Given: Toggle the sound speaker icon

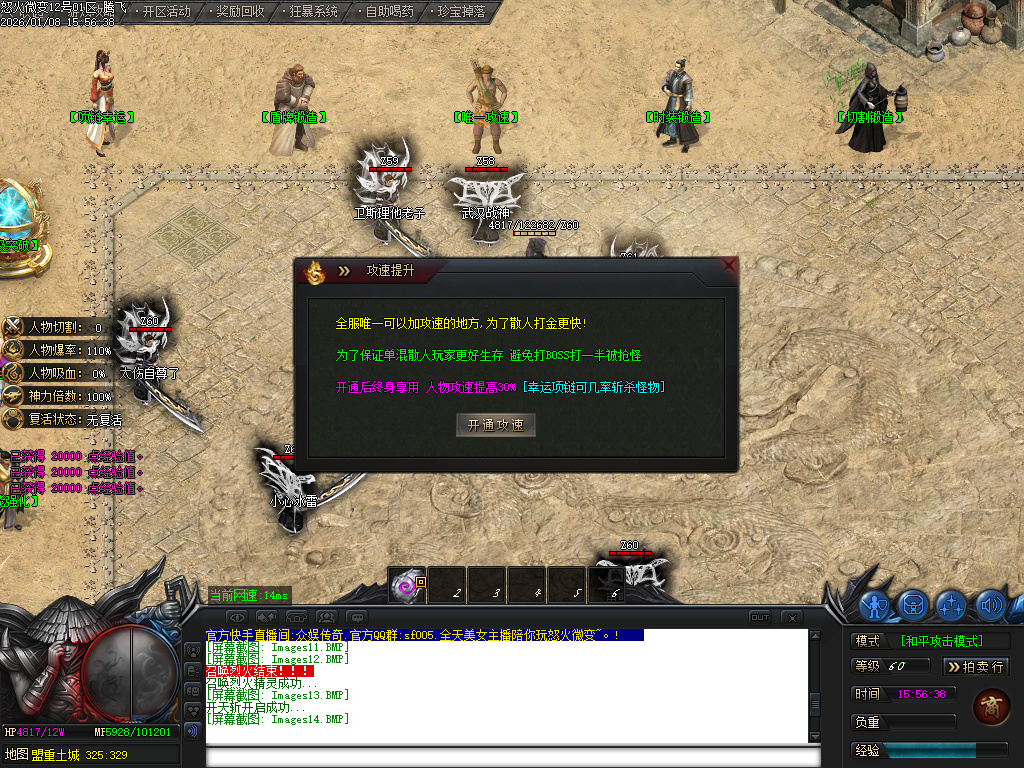Looking at the screenshot, I should tap(990, 604).
